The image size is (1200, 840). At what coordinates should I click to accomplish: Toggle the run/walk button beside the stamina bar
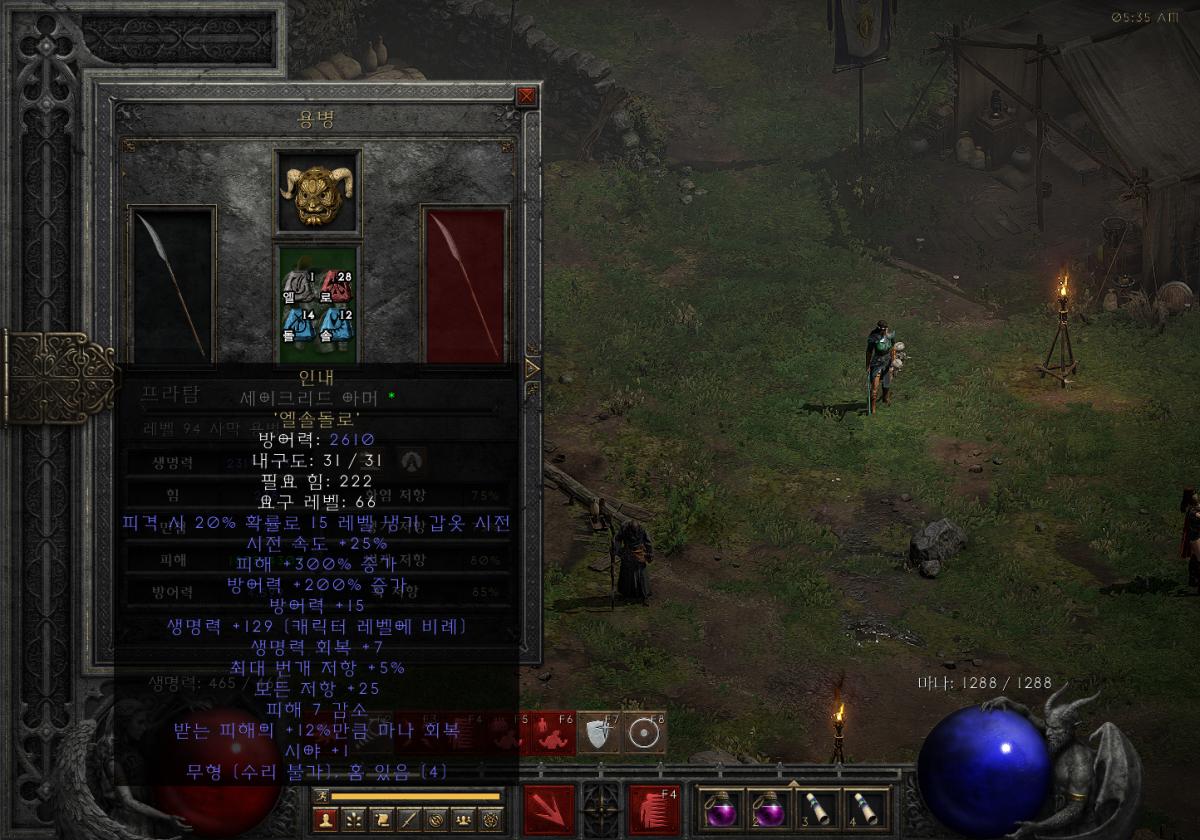pos(322,796)
